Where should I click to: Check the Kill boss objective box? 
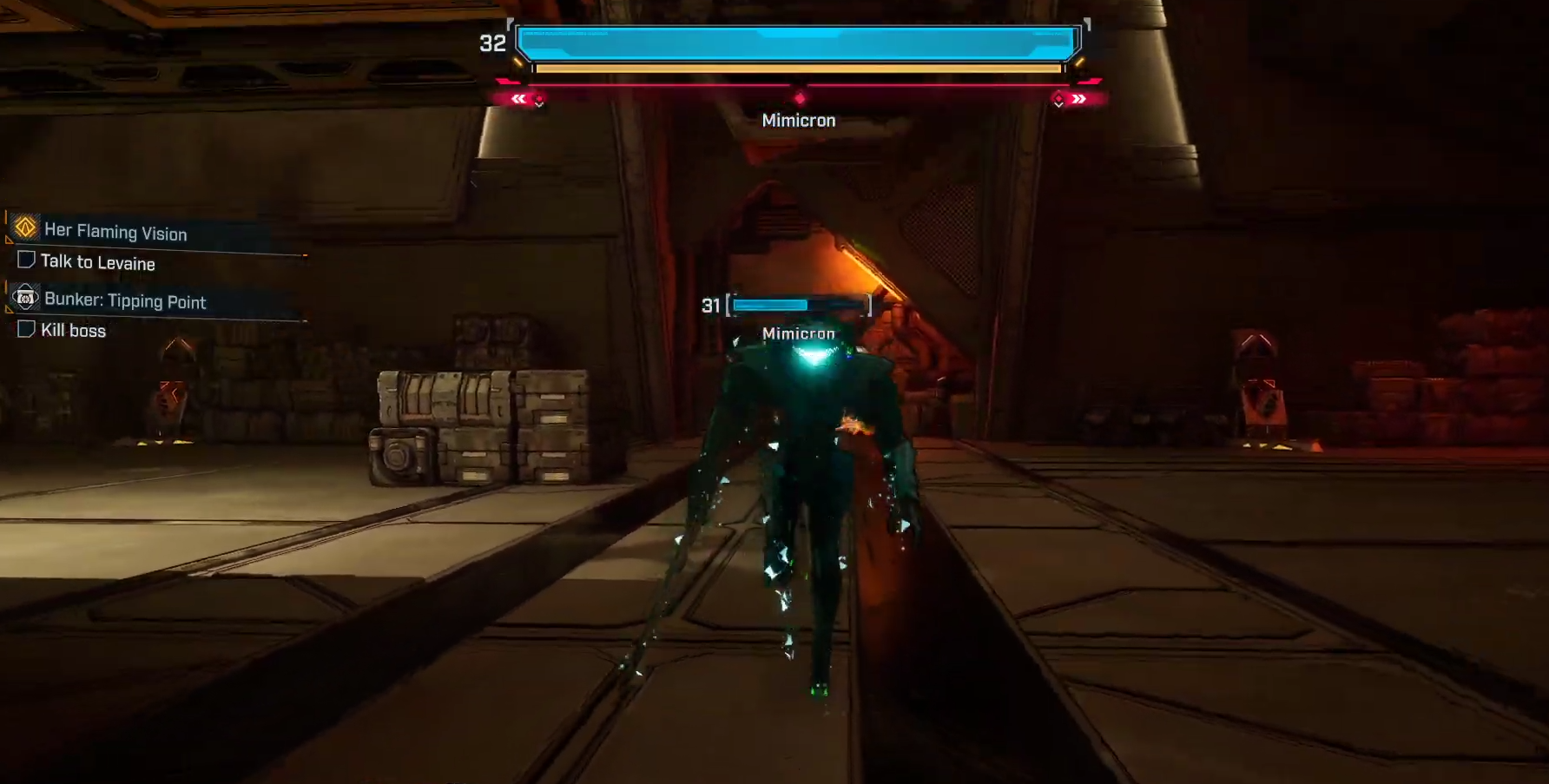click(25, 329)
